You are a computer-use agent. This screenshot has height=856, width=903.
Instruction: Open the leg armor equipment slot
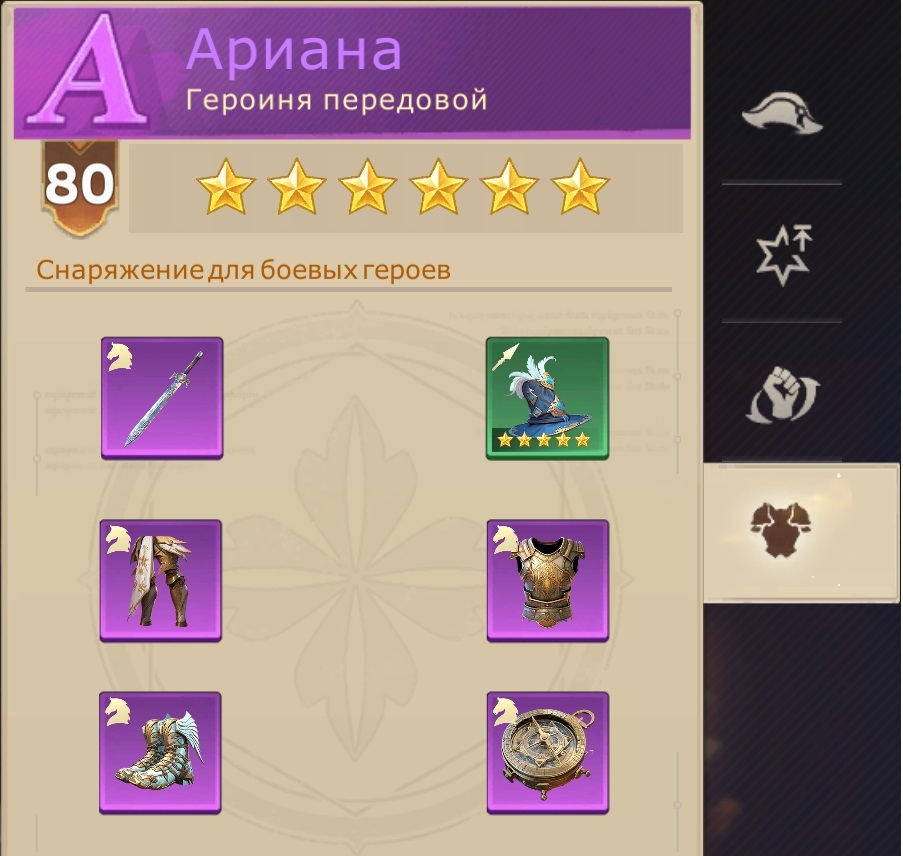[162, 580]
